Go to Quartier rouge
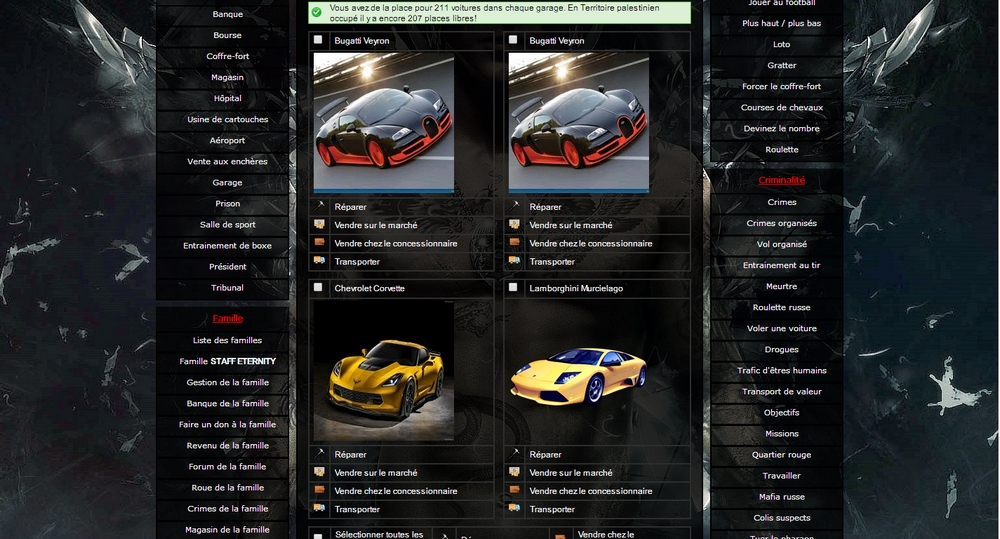 [781, 455]
